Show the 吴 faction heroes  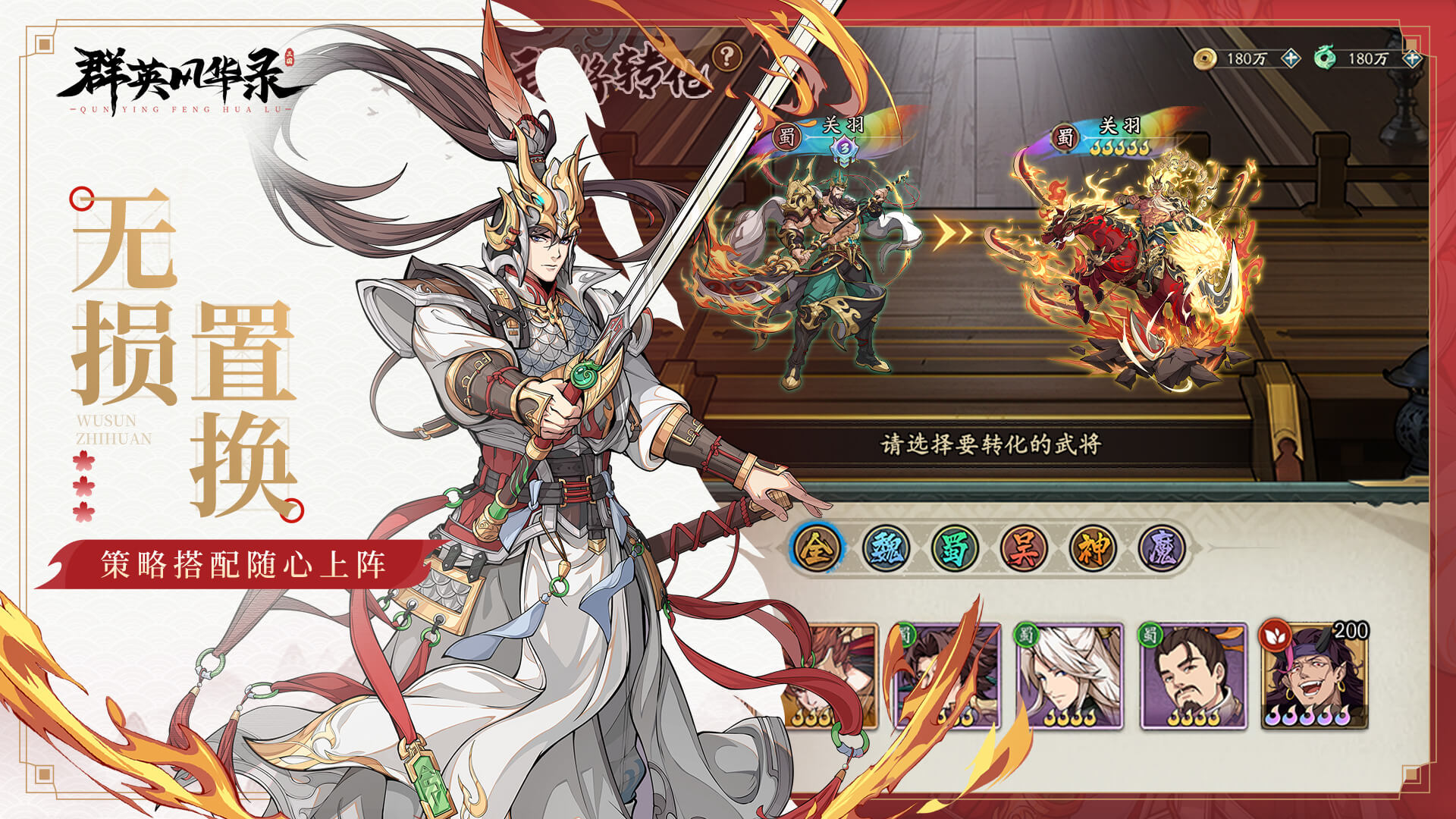(x=1023, y=548)
